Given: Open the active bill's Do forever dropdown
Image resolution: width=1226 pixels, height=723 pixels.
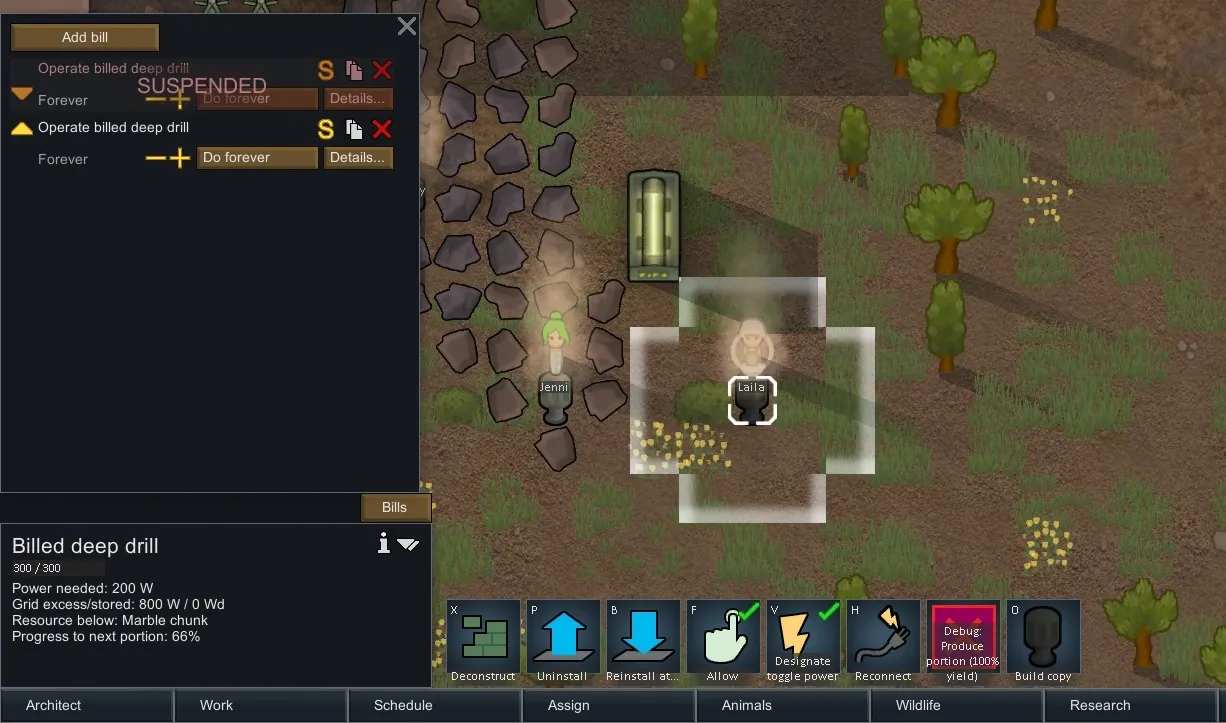Looking at the screenshot, I should click(257, 158).
